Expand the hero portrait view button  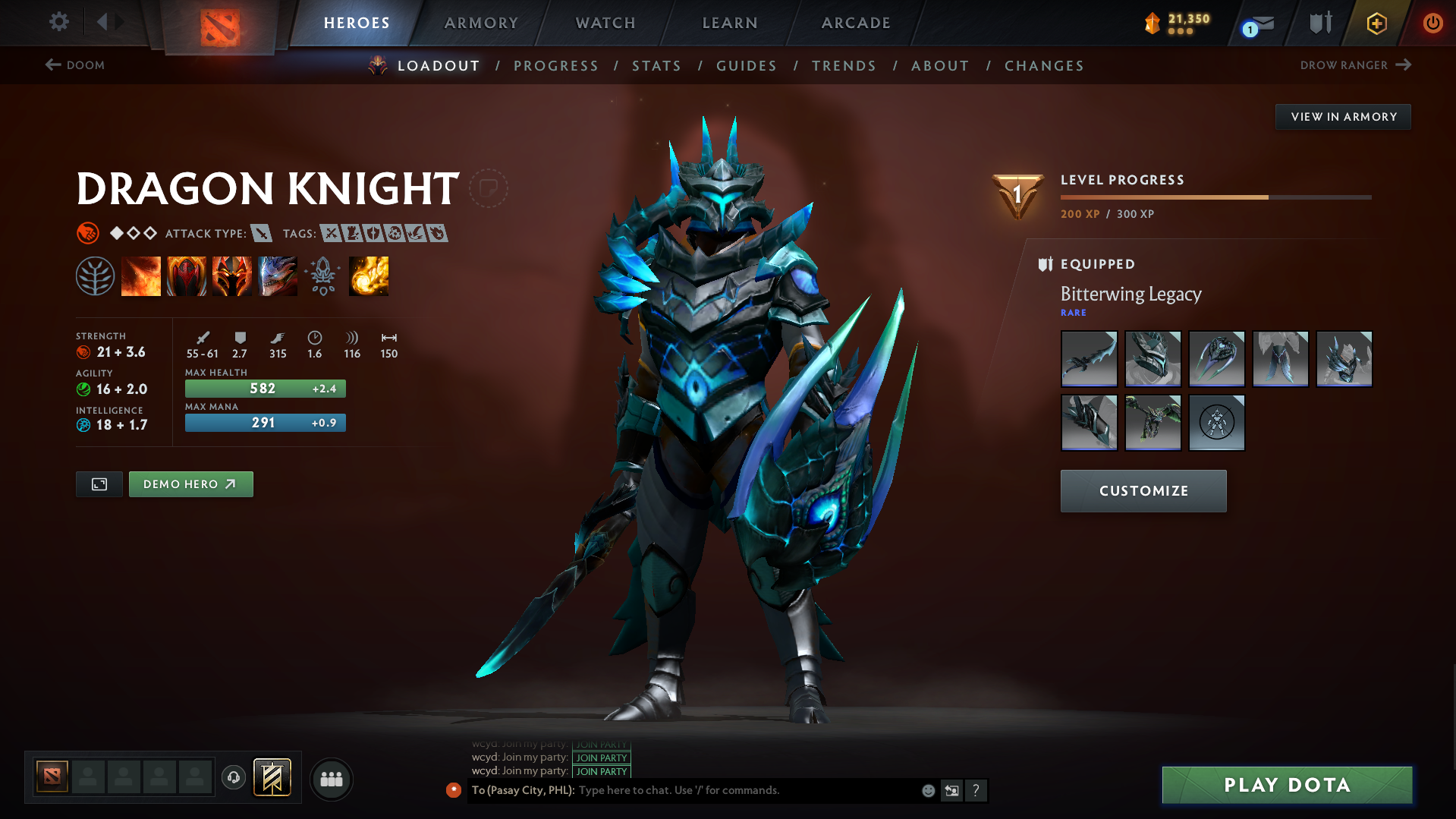(x=99, y=484)
